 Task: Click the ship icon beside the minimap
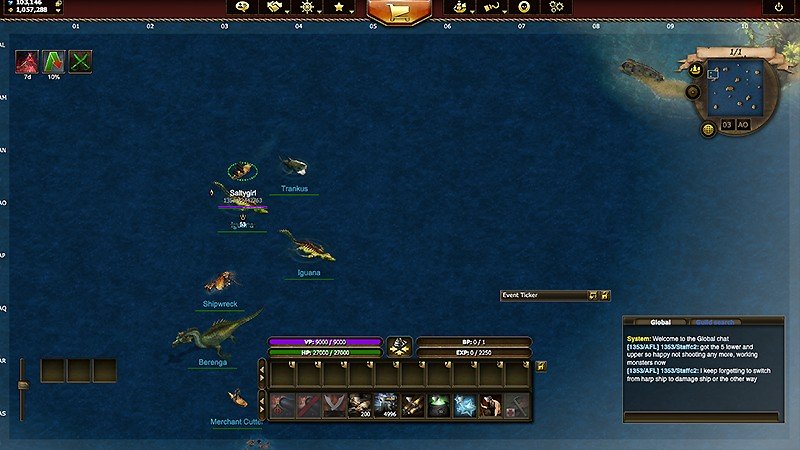(695, 69)
